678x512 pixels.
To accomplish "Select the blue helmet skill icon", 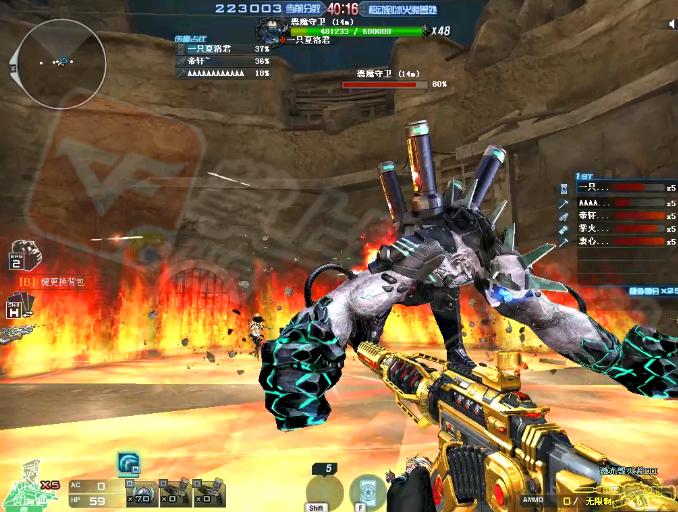I will coord(128,462).
